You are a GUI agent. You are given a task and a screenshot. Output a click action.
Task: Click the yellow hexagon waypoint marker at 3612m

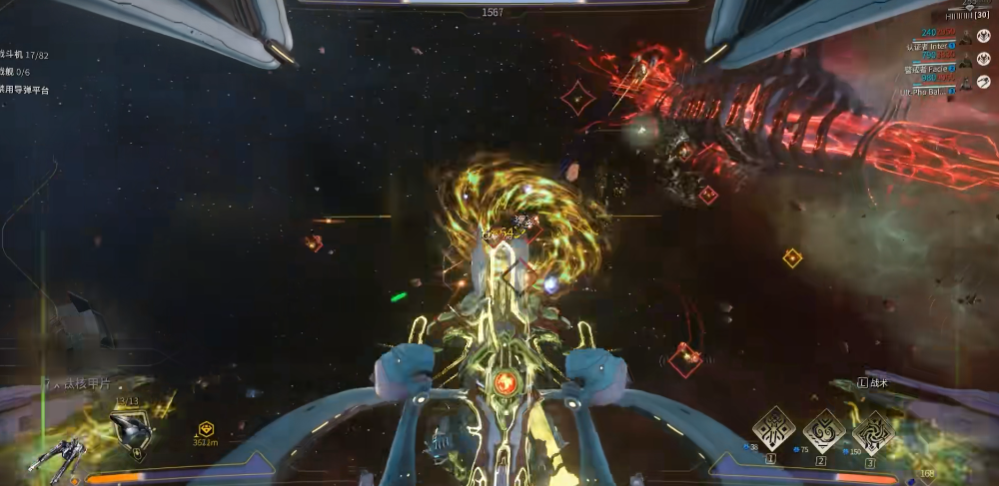pyautogui.click(x=207, y=428)
